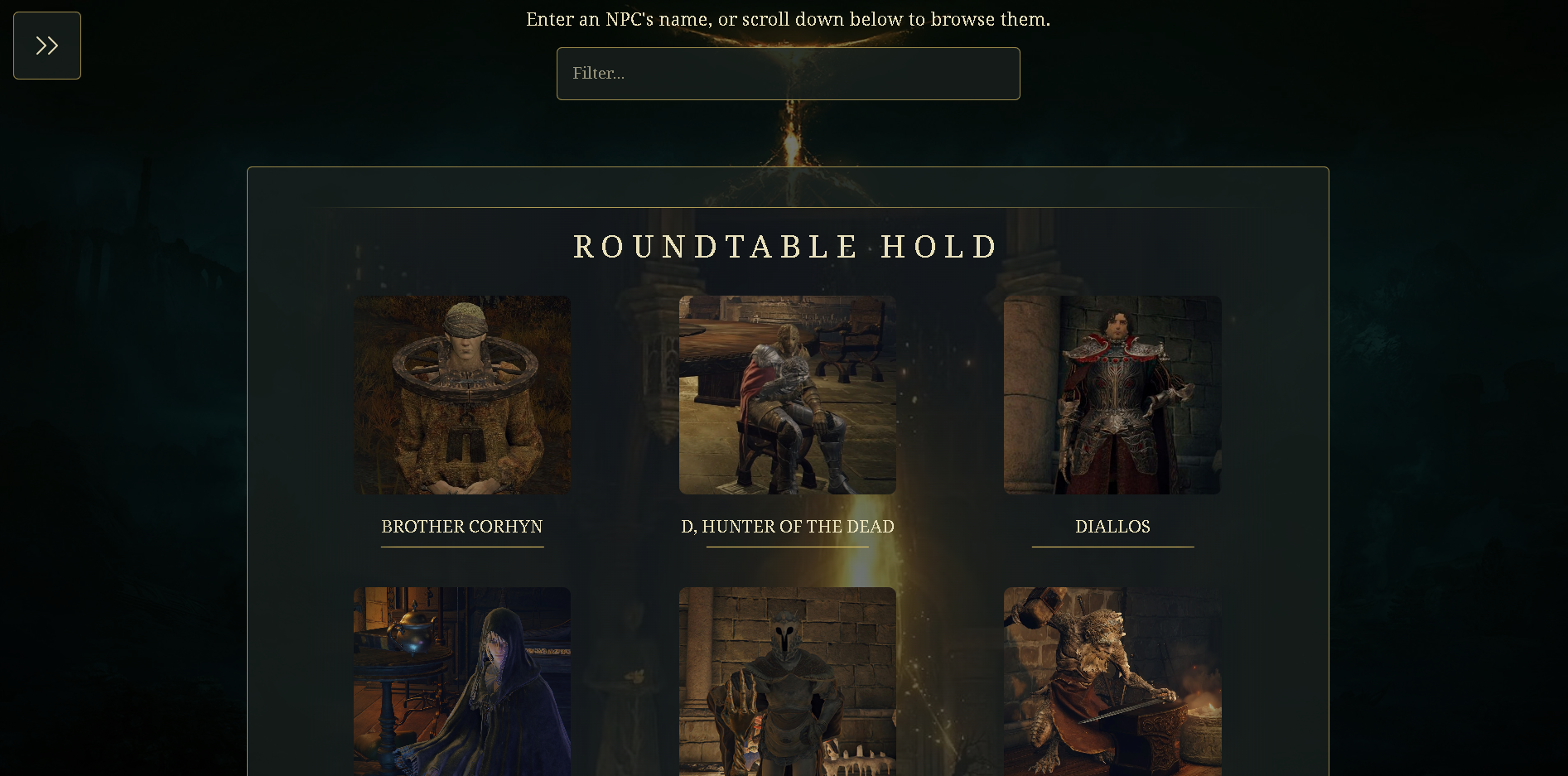Screen dimensions: 1568x776
Task: Select the ROUNDTABLE HOLD section heading
Action: 785,246
